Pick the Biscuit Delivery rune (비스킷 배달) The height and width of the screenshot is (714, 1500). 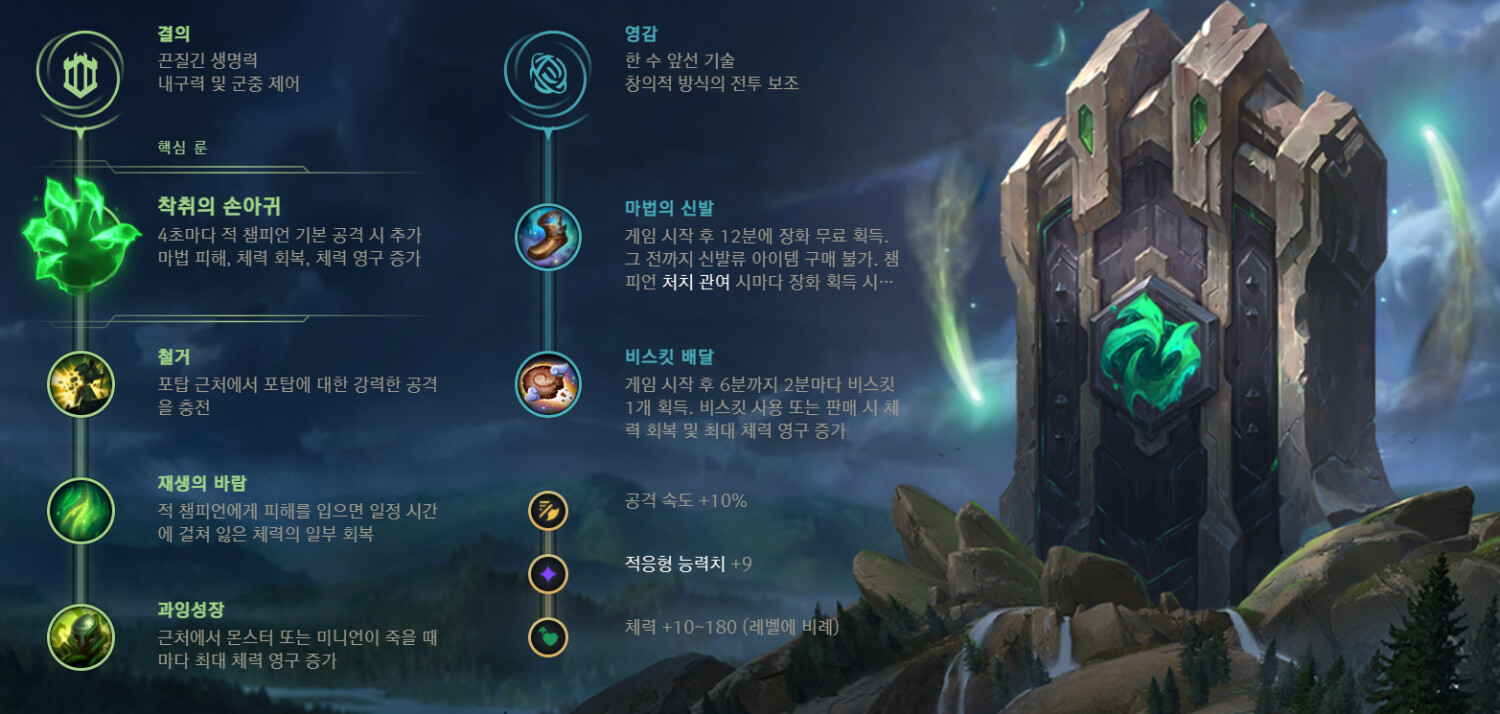548,384
